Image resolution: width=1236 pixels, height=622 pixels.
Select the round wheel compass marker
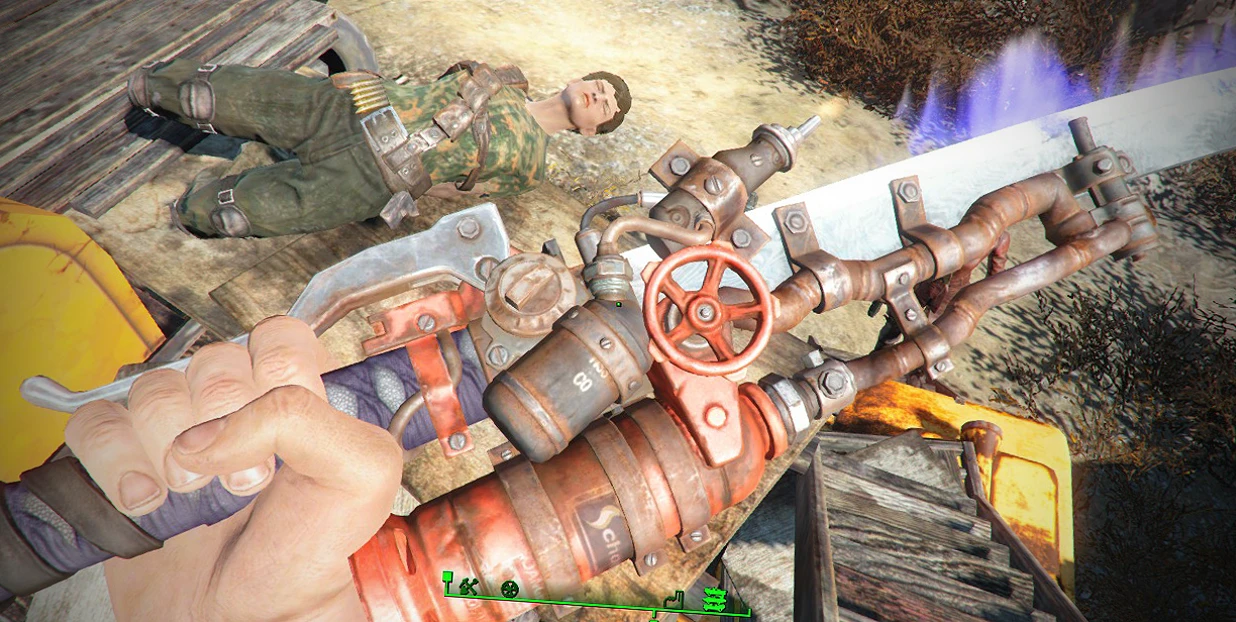pos(510,589)
